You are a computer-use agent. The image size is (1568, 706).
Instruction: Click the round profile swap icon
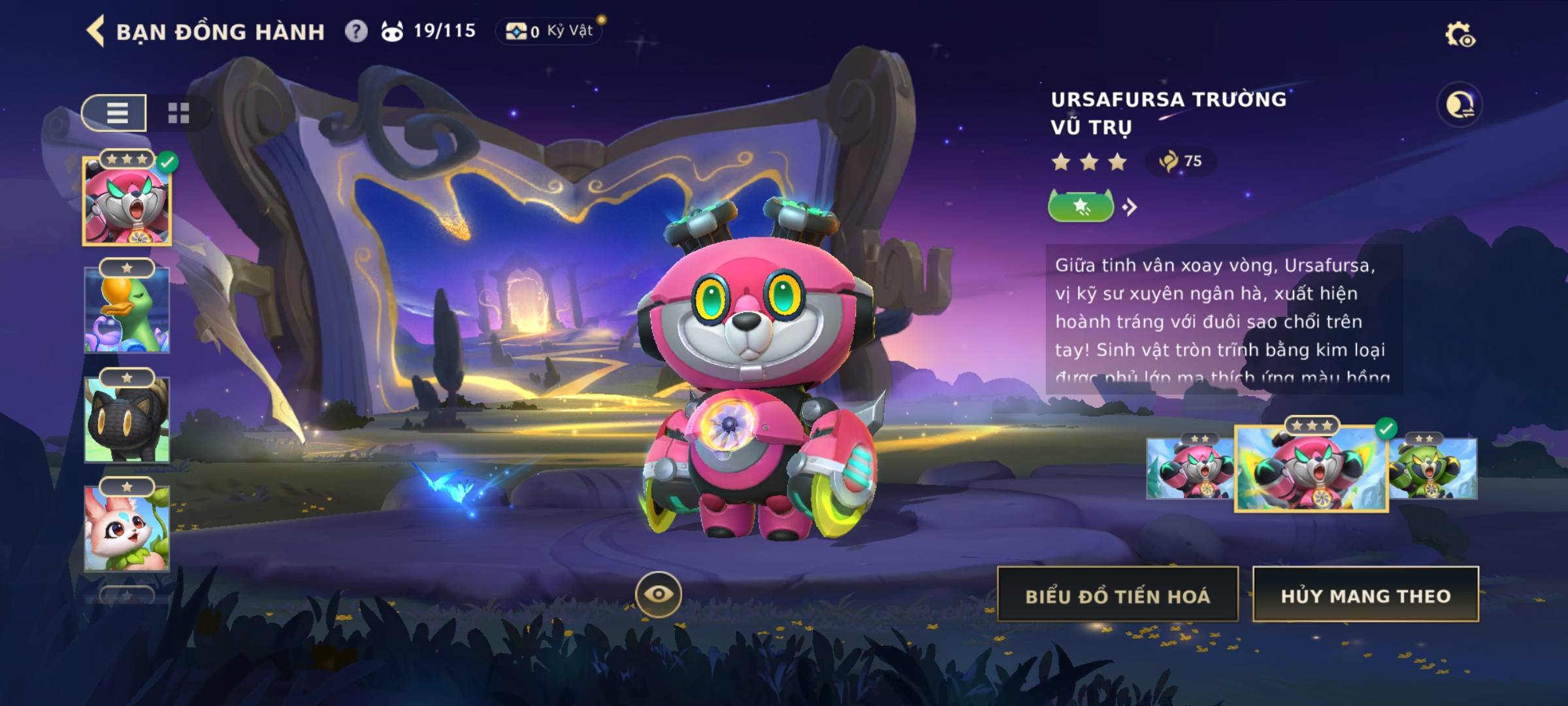tap(1460, 105)
